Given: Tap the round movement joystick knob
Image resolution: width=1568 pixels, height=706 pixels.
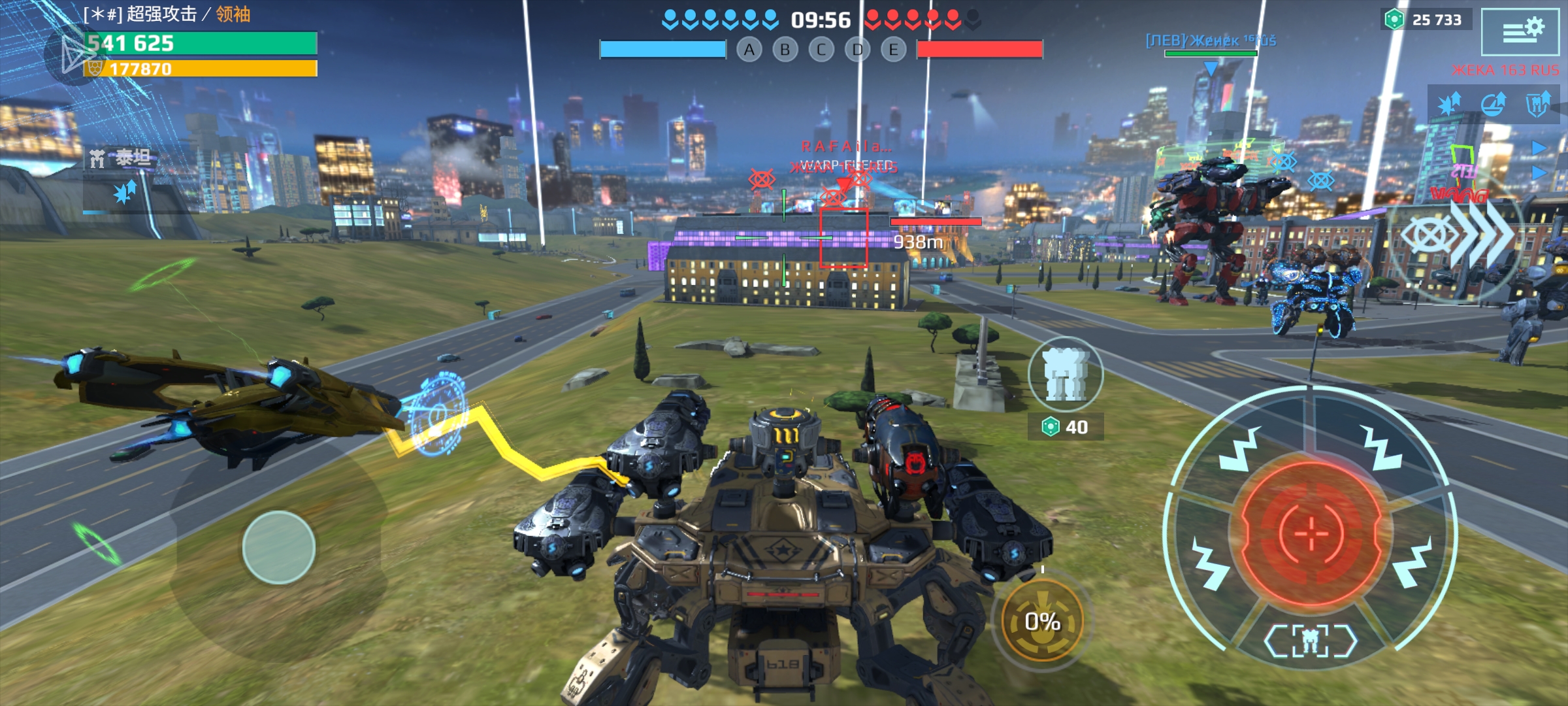Looking at the screenshot, I should coord(279,547).
